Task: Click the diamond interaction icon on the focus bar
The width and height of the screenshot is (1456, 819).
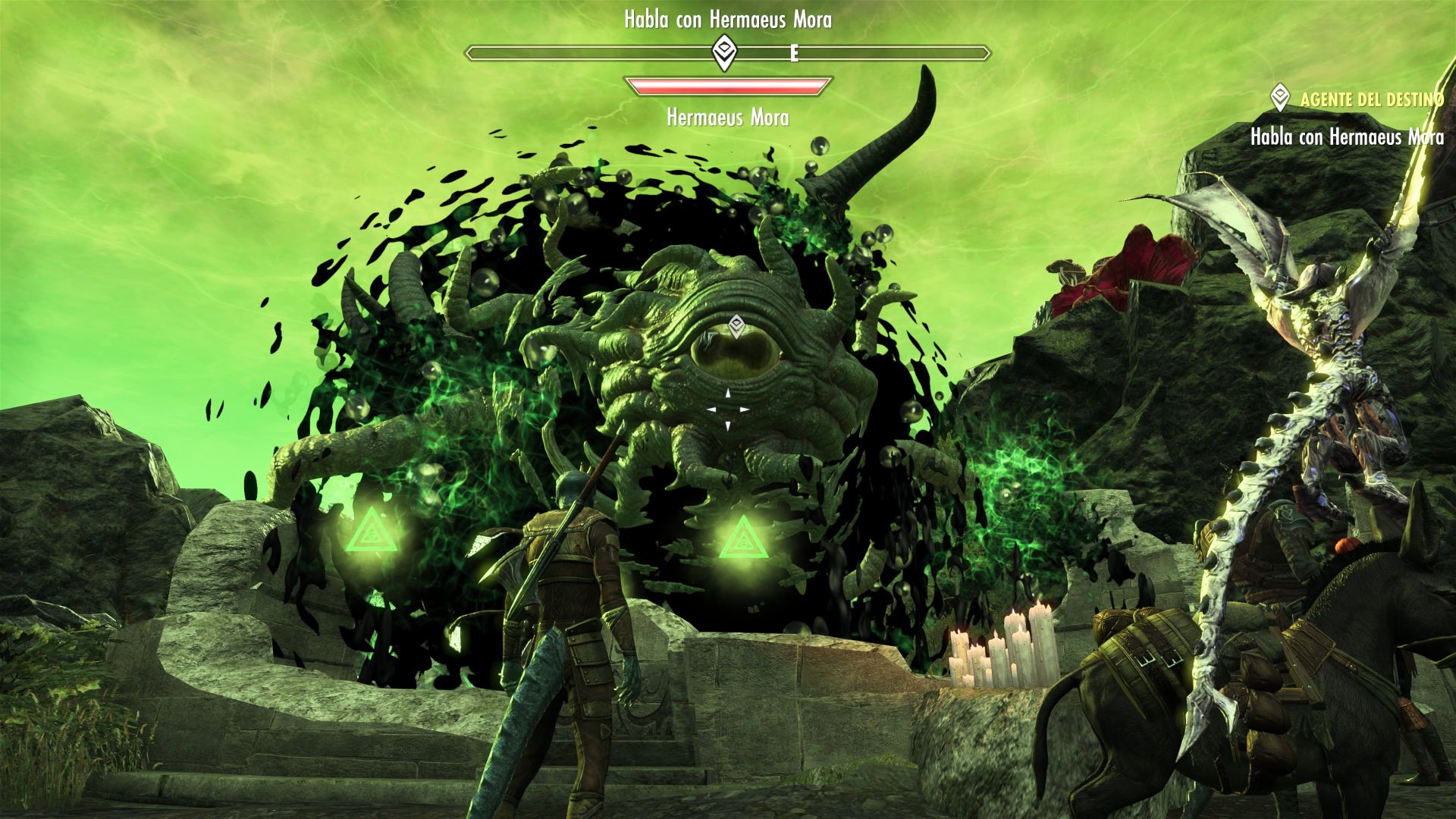Action: (726, 53)
